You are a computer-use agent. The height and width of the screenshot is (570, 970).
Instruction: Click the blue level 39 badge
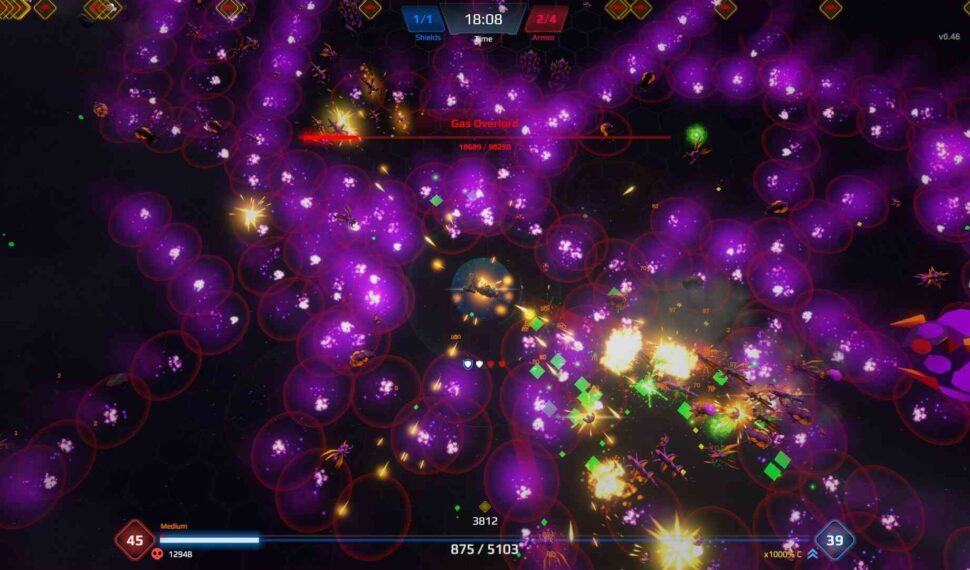click(x=834, y=540)
